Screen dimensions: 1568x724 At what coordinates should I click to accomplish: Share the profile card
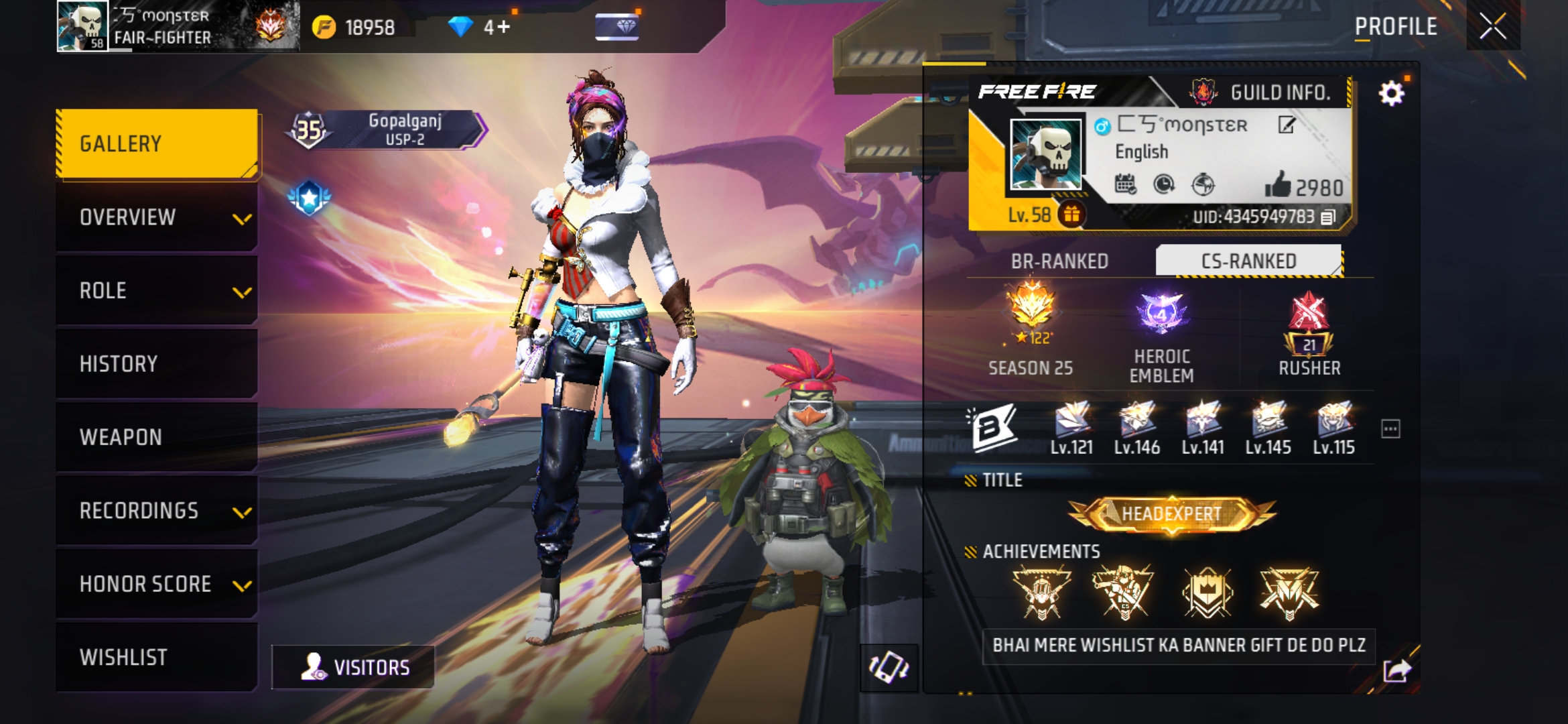coord(1396,670)
